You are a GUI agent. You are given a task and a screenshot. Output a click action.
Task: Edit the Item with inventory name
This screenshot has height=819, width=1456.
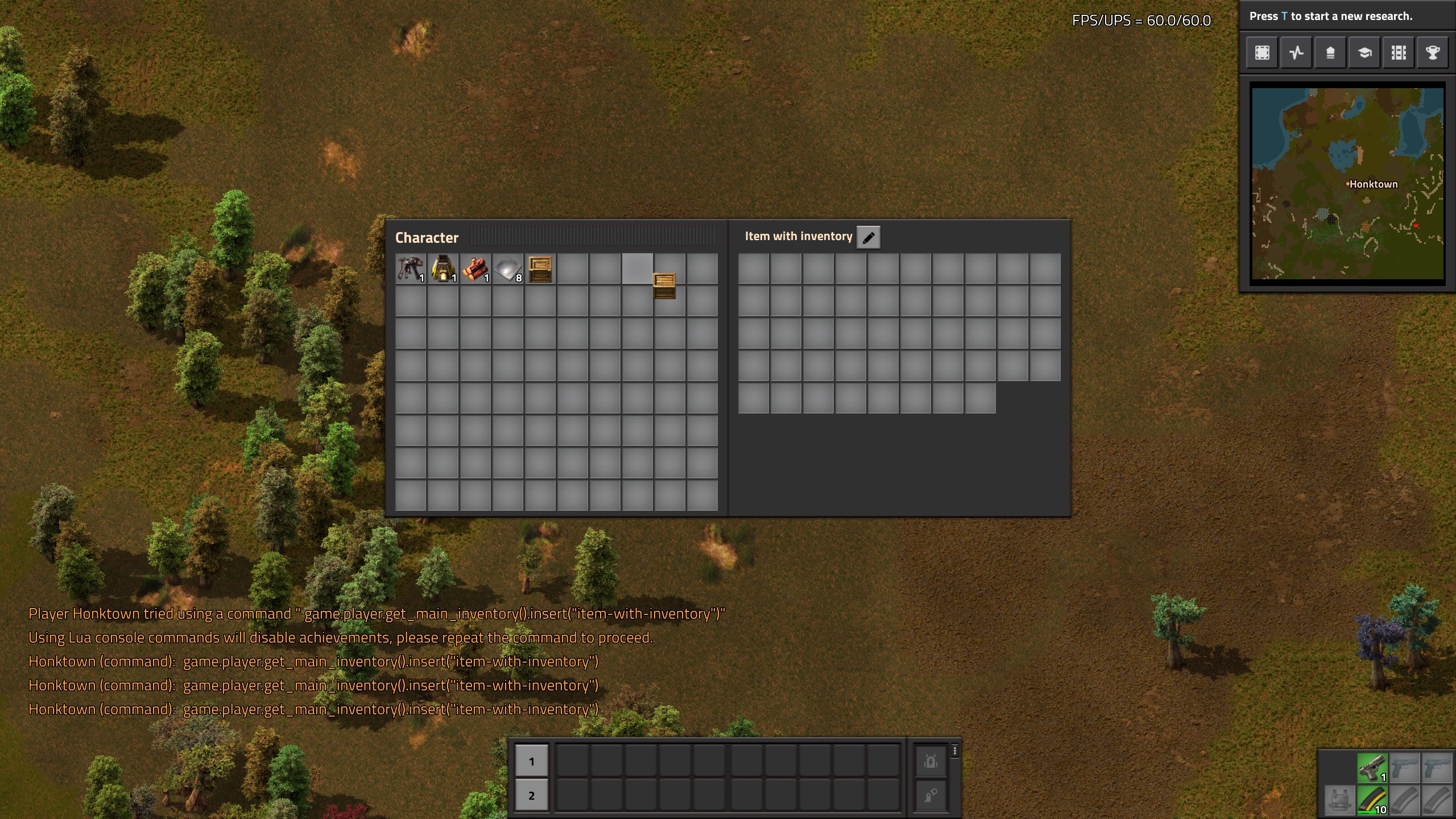868,237
